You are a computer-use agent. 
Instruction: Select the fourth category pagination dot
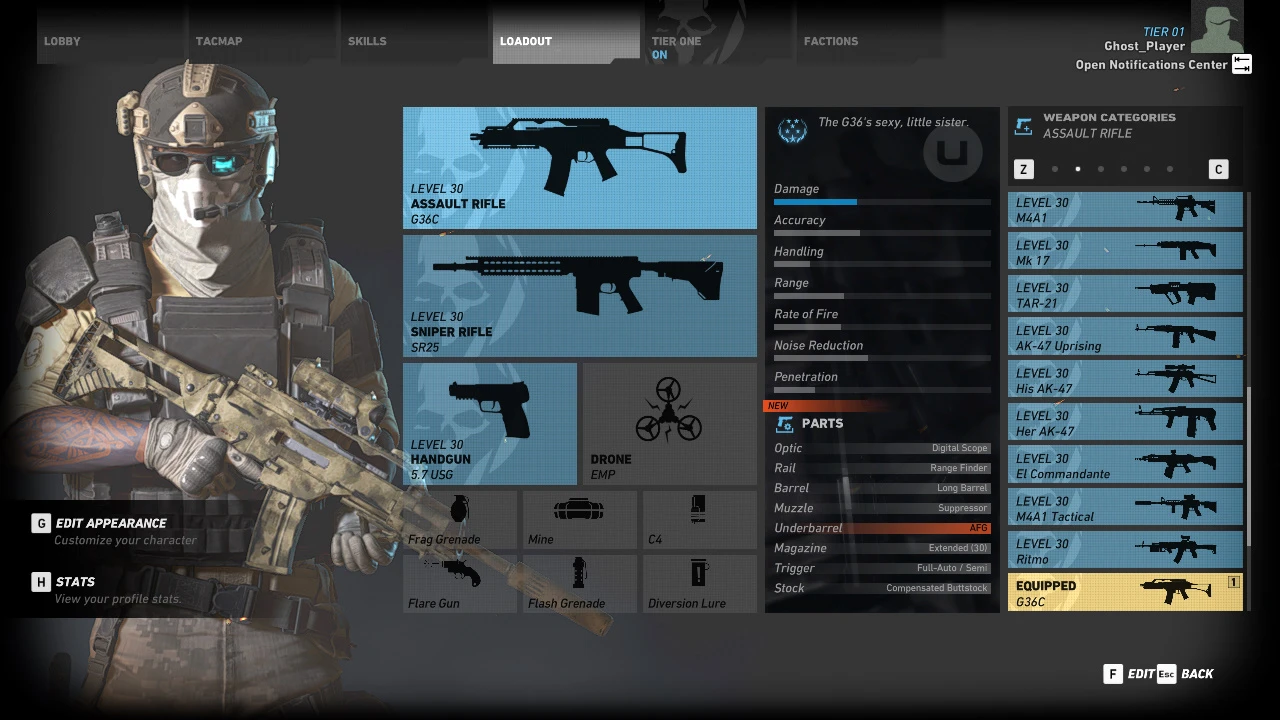1124,169
